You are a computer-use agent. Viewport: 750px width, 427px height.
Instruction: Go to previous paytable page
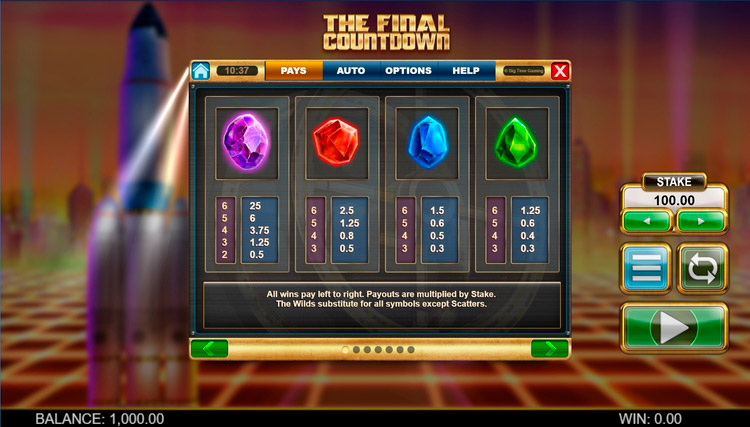pos(209,348)
